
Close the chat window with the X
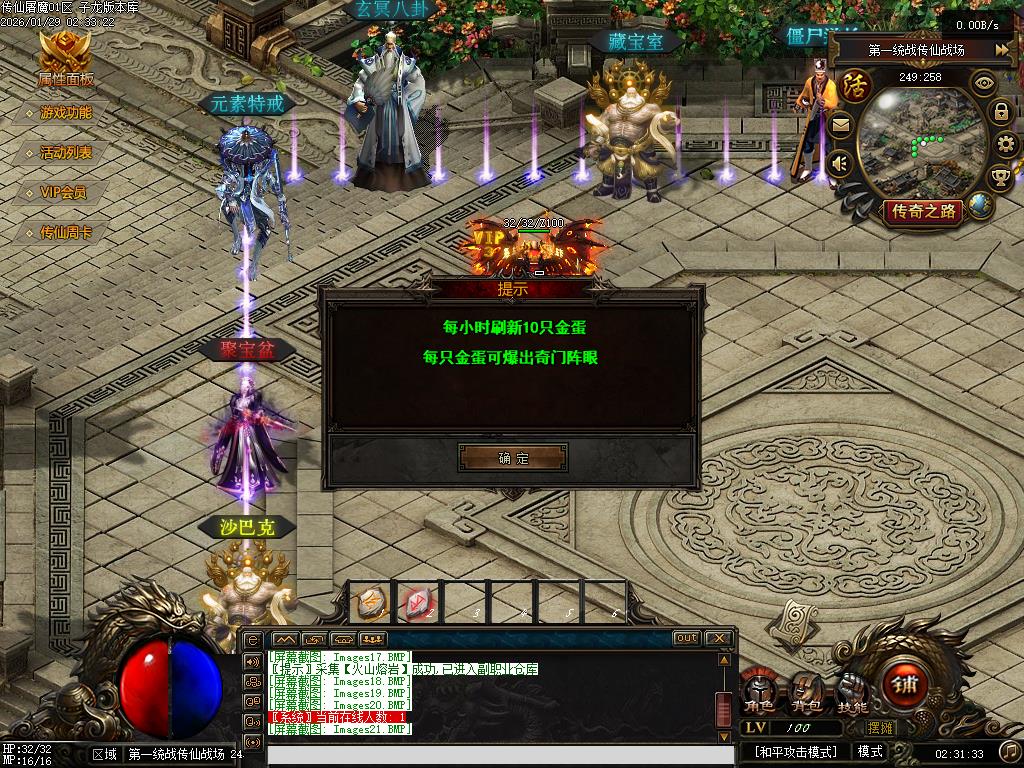(x=718, y=638)
